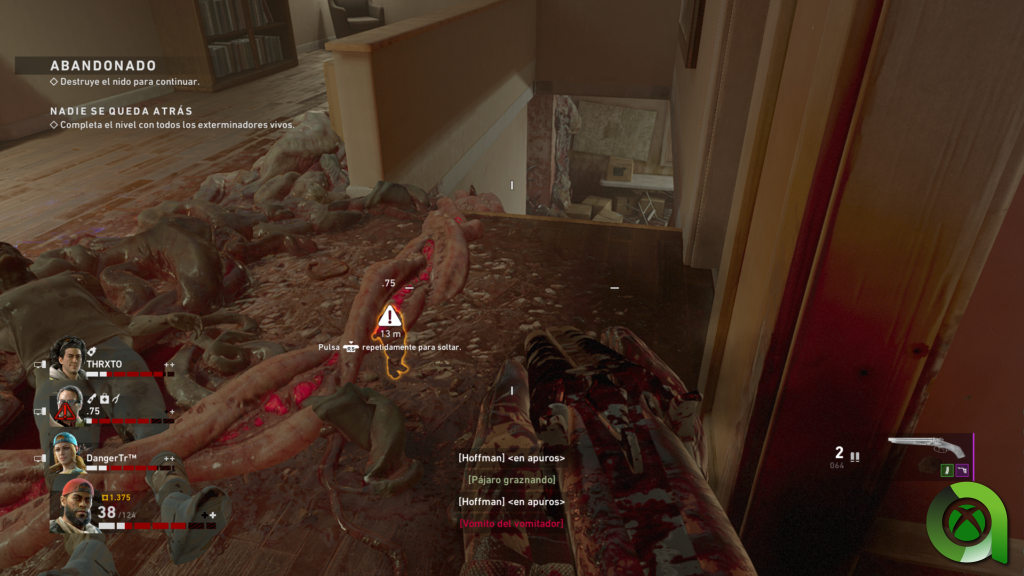Open the ABANDONADO objective tracker
Screen dimensions: 1024x576
point(103,66)
